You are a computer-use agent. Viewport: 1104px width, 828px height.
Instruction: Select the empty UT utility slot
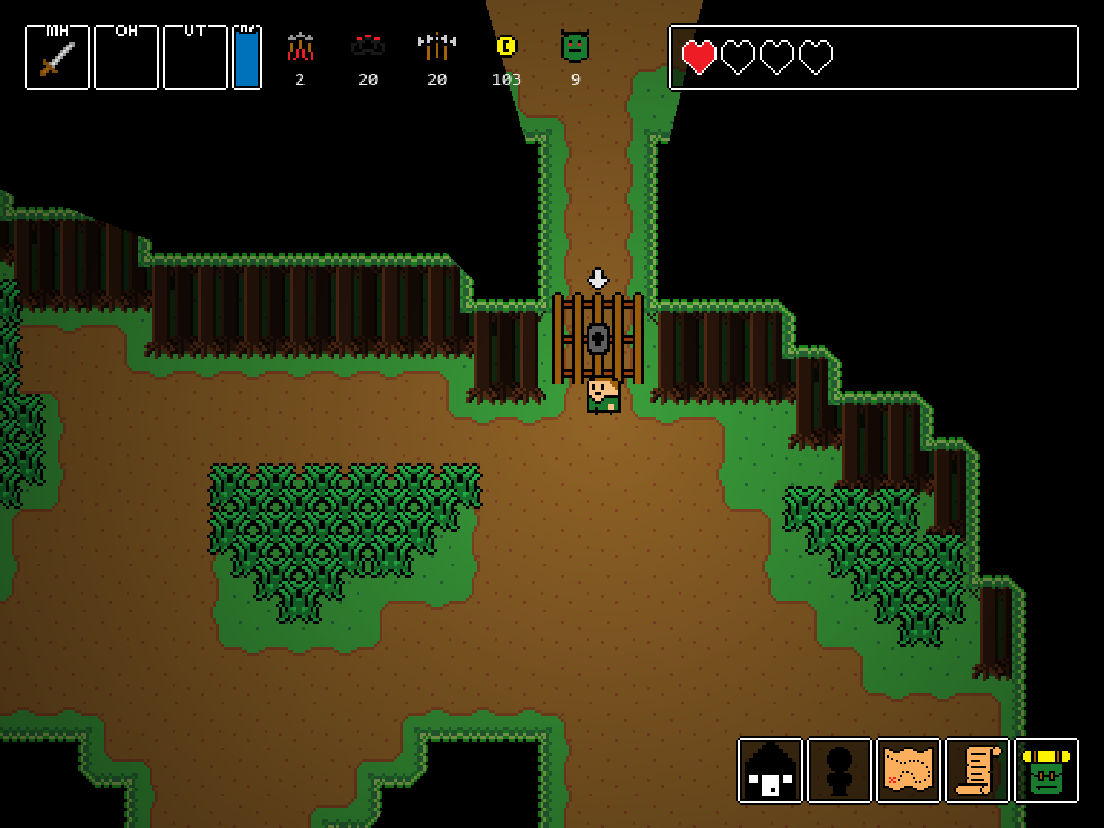tap(195, 58)
